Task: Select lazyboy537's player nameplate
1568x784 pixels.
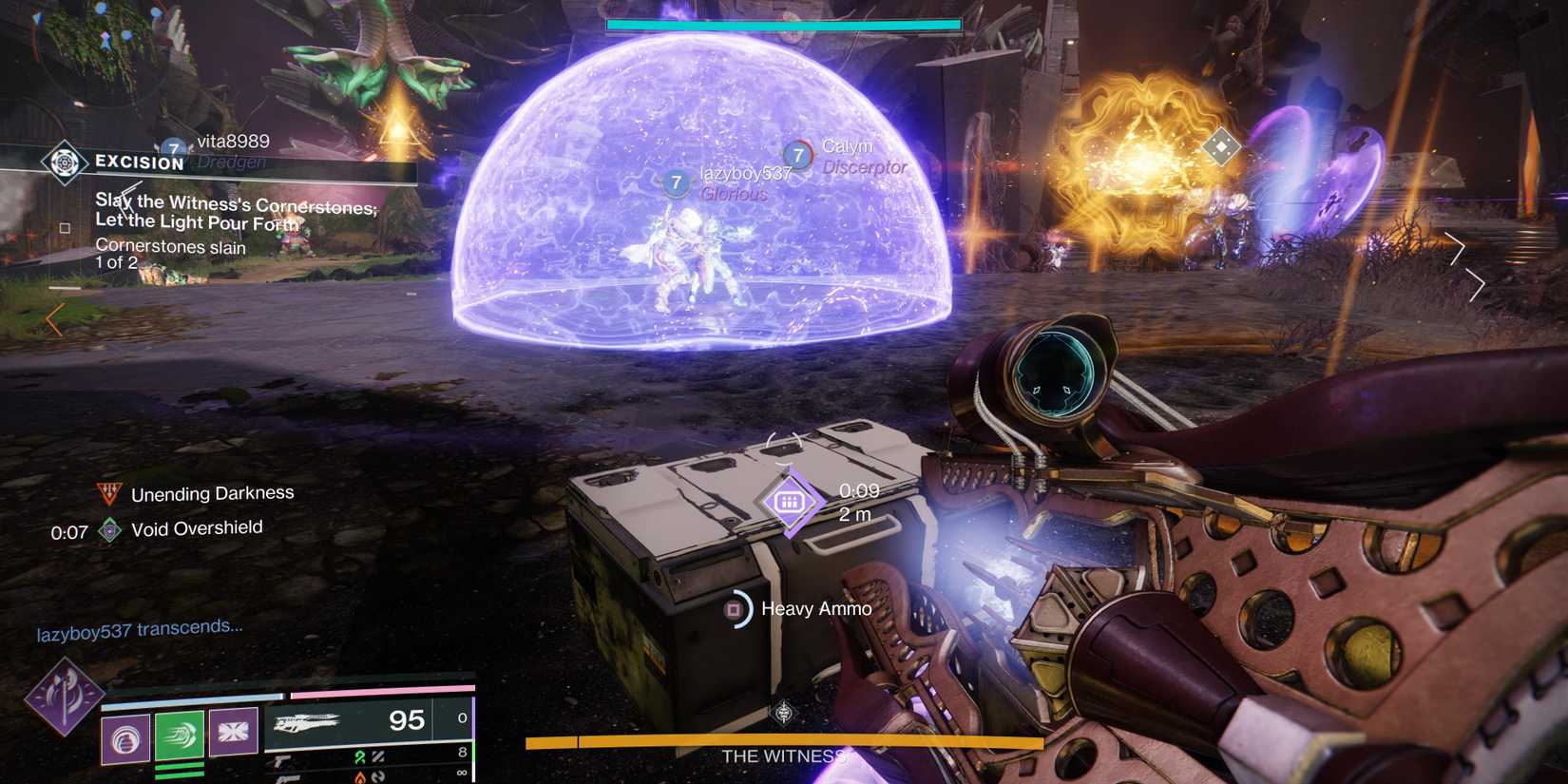Action: (744, 174)
